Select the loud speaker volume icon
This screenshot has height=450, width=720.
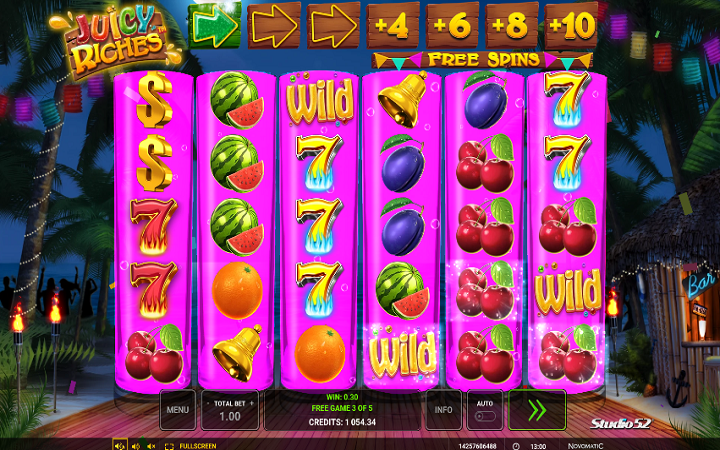click(120, 445)
